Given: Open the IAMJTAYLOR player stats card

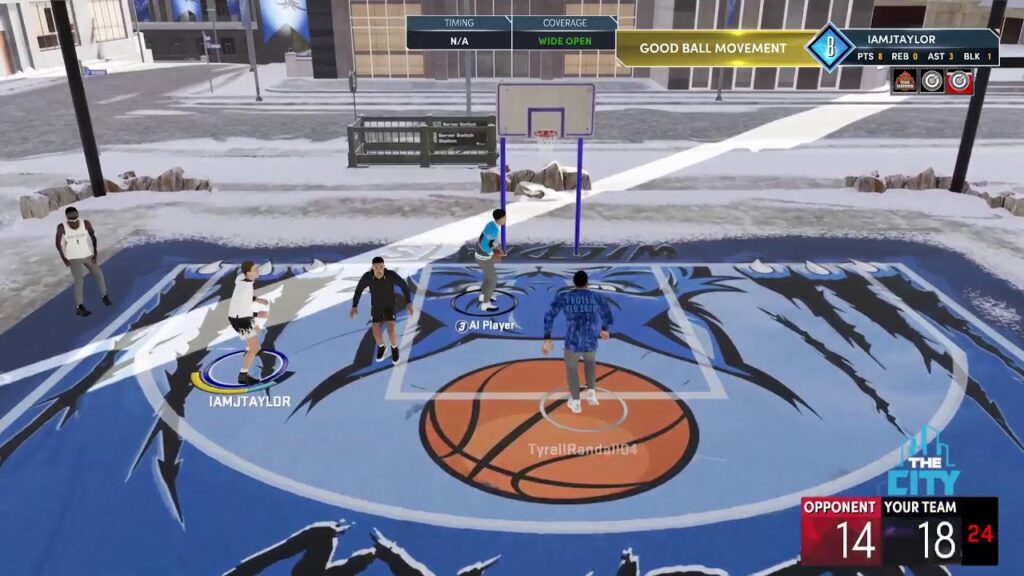Looking at the screenshot, I should (x=920, y=47).
